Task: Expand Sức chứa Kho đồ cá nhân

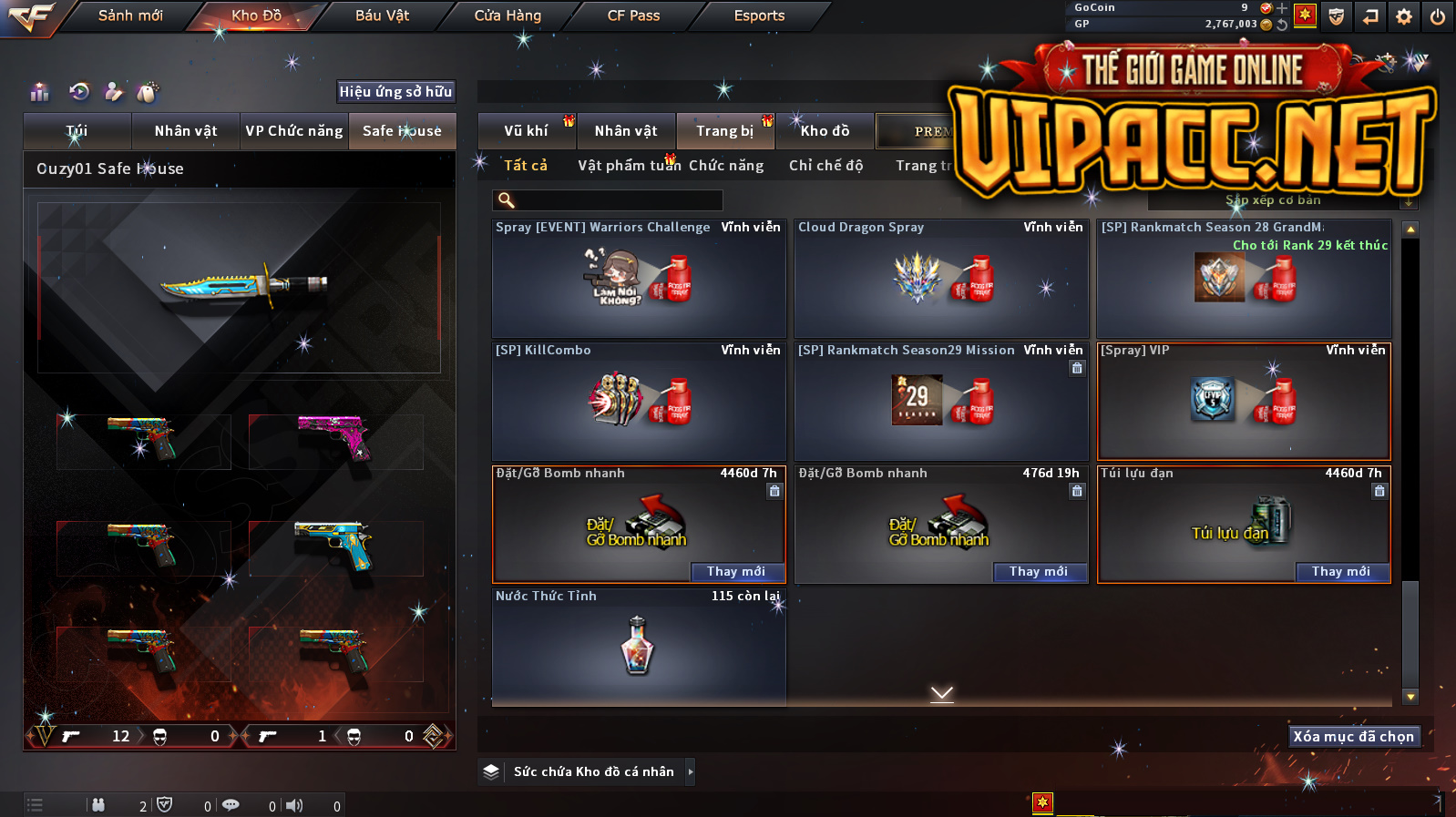Action: (690, 772)
